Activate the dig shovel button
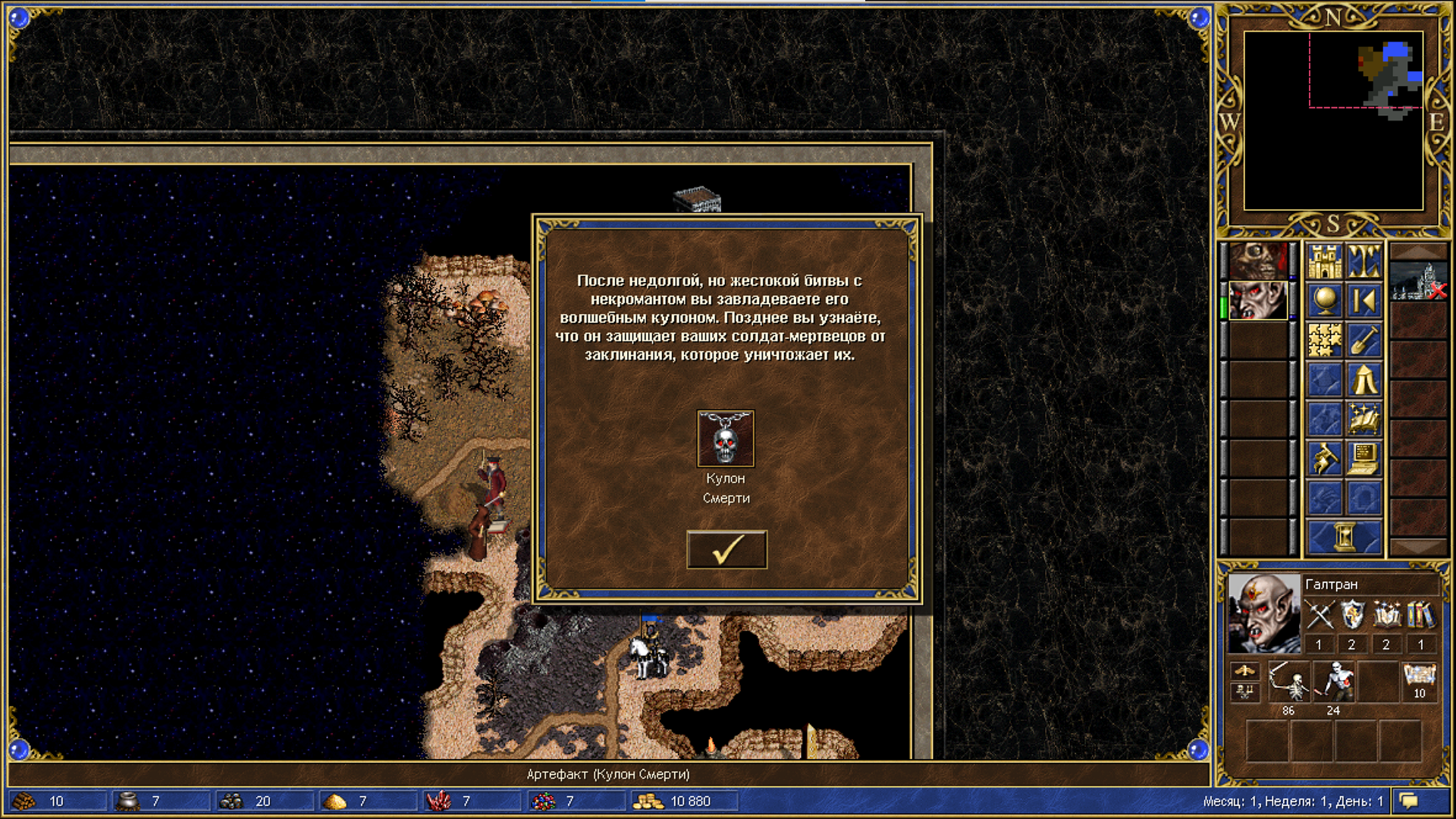 (1363, 340)
